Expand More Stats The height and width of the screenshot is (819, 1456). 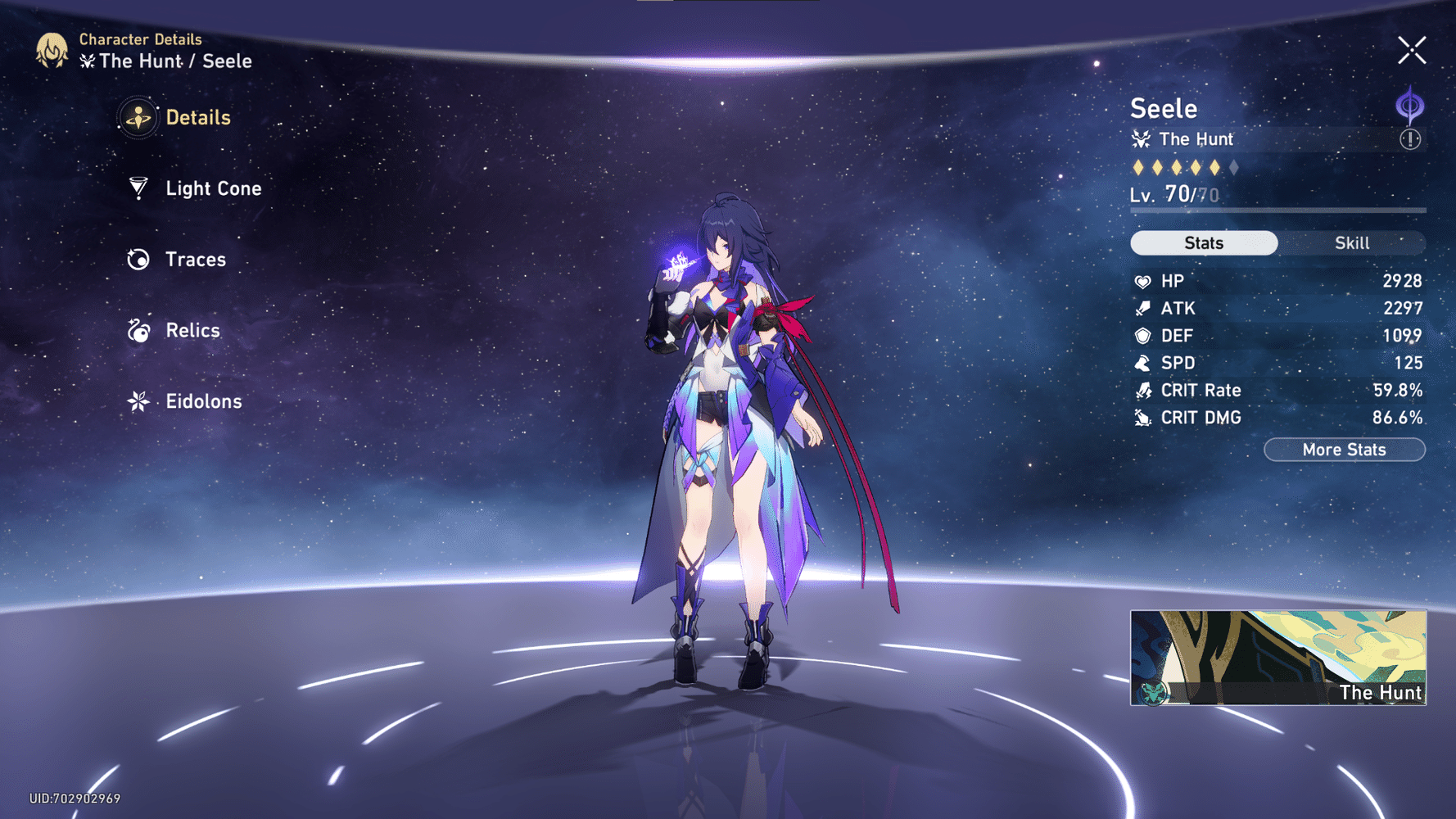click(1344, 449)
